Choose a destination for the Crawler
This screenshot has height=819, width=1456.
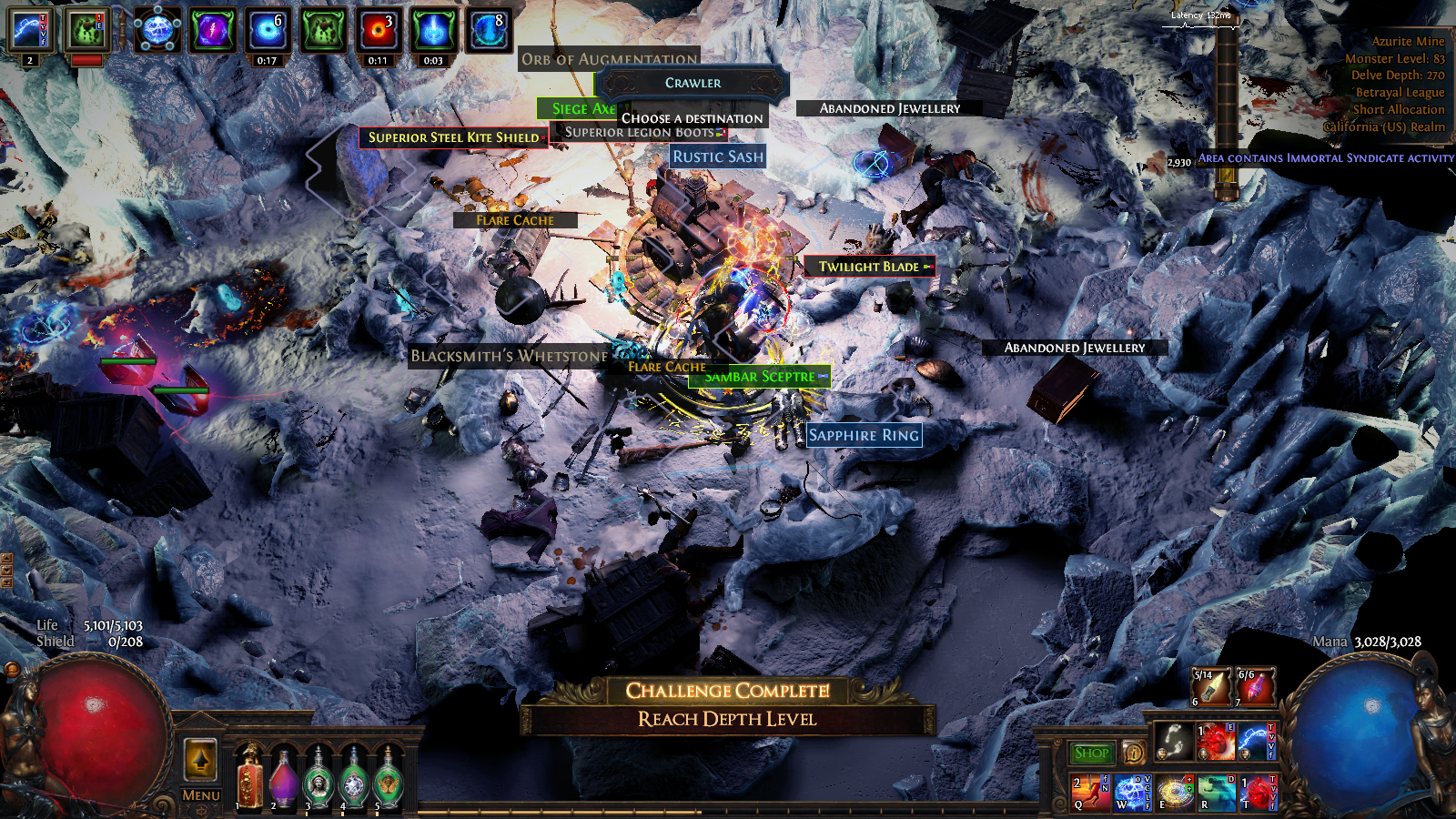pos(692,118)
